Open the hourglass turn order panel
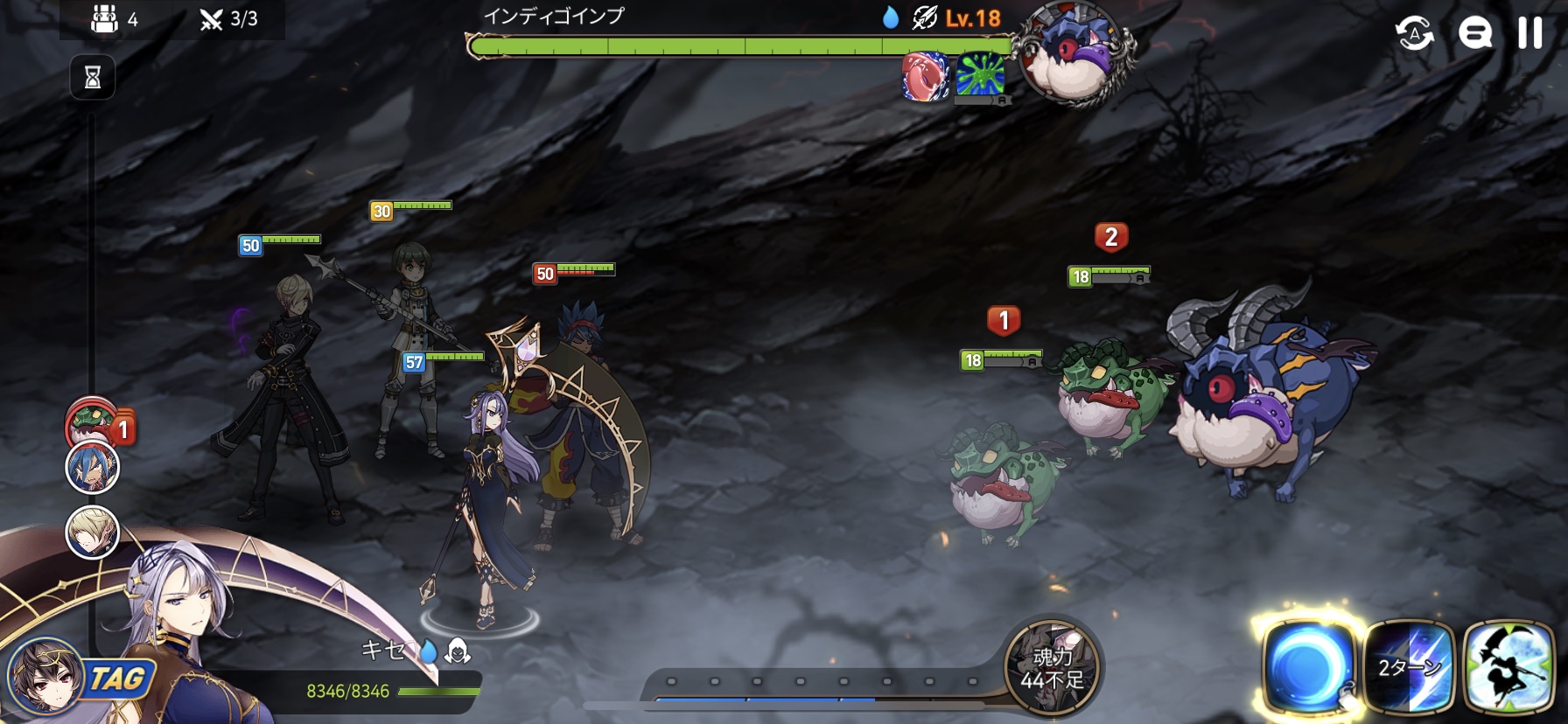Screen dimensions: 1568x724 pyautogui.click(x=93, y=78)
